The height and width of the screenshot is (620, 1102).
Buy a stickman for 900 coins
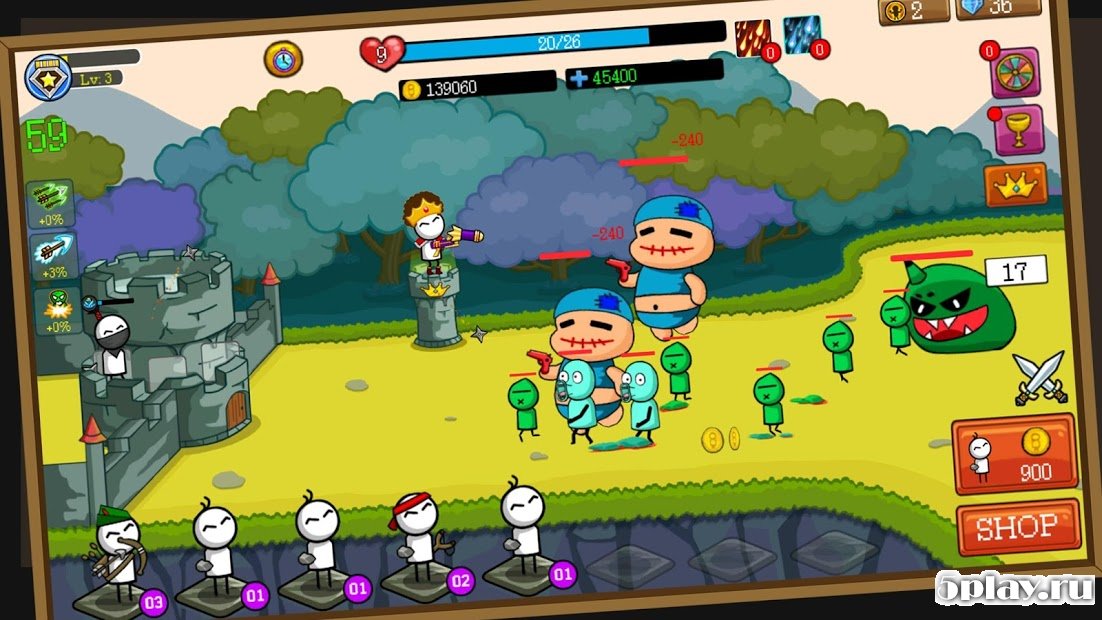coord(1014,455)
